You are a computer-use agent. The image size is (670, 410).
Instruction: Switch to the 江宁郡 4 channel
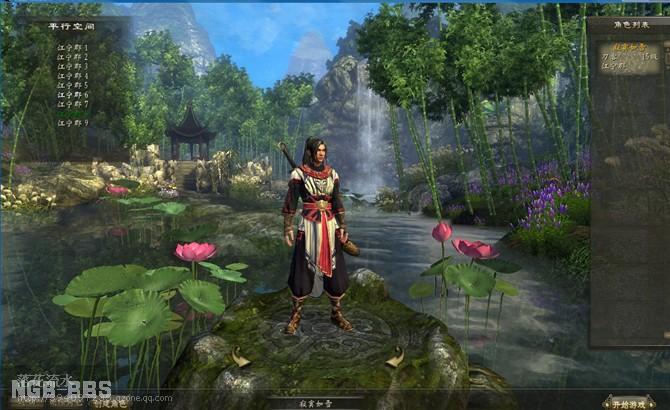72,76
